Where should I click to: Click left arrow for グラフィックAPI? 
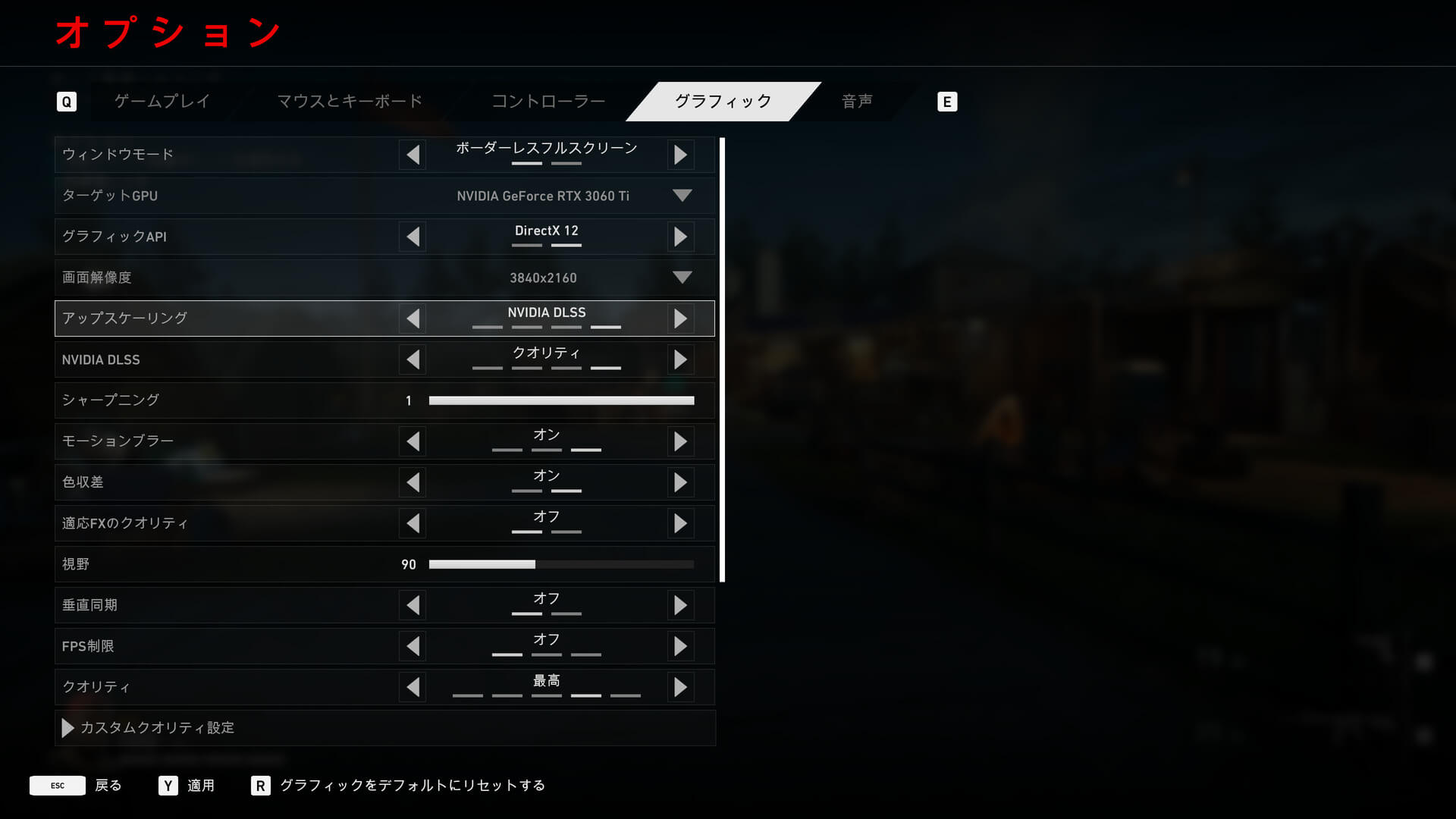(x=413, y=237)
